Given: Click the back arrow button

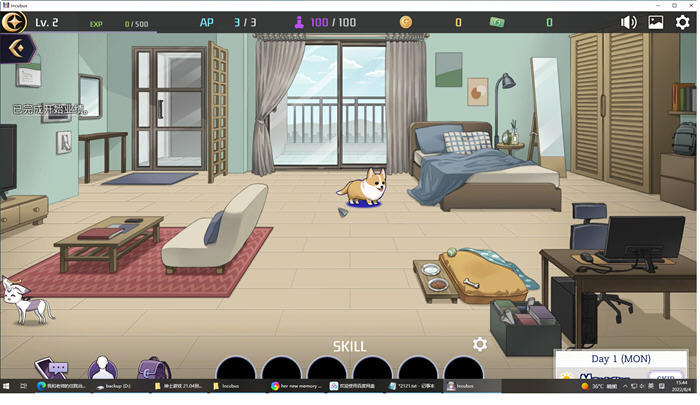Looking at the screenshot, I should [15, 47].
